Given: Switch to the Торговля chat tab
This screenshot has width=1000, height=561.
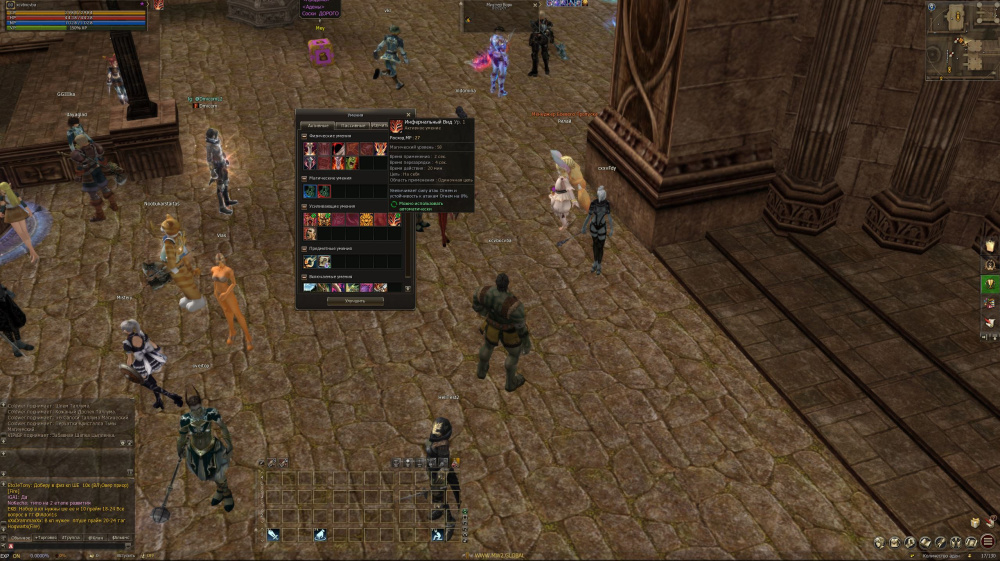Looking at the screenshot, I should coord(45,537).
